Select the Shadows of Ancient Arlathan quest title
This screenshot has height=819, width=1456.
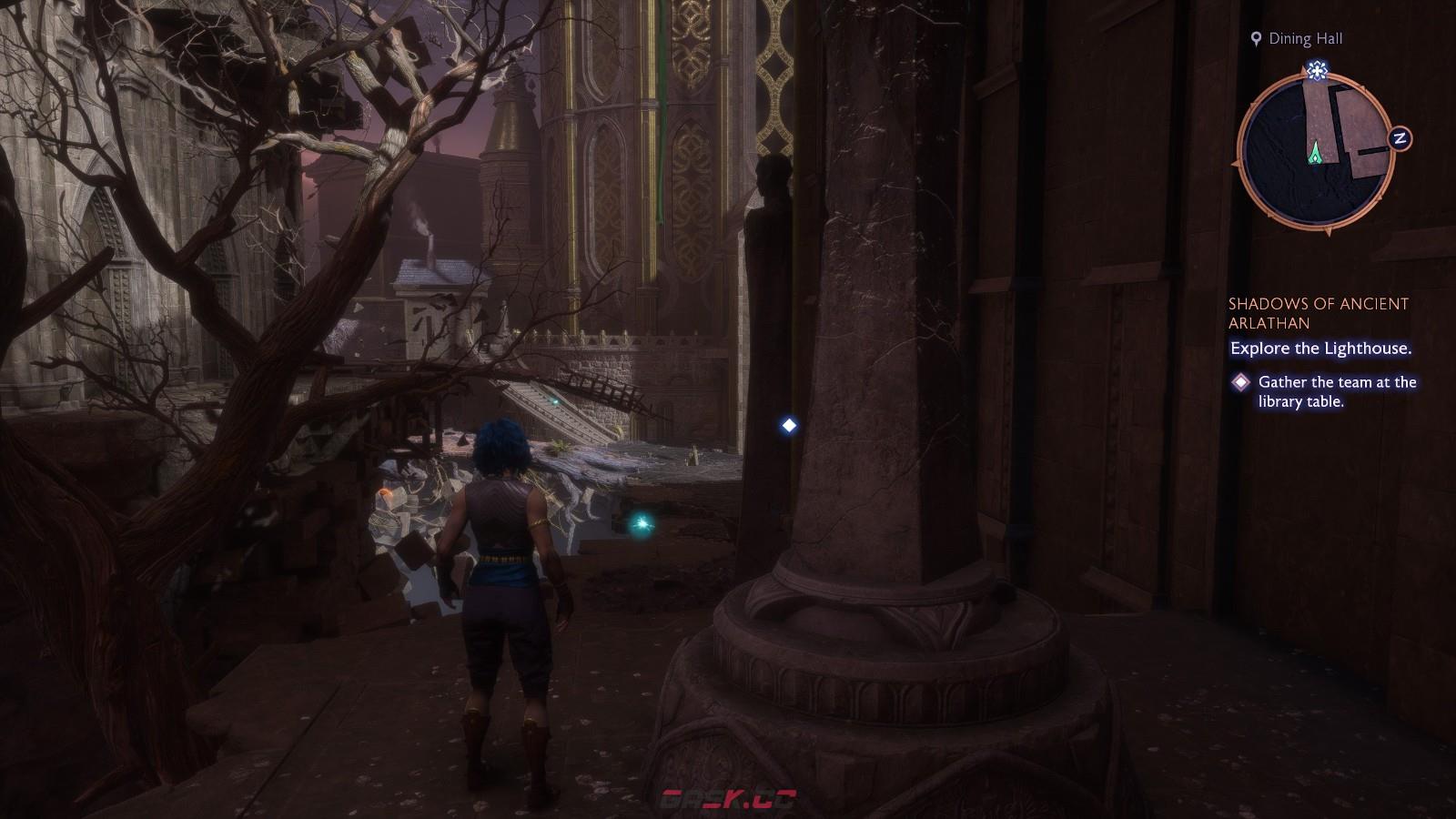pos(1318,313)
